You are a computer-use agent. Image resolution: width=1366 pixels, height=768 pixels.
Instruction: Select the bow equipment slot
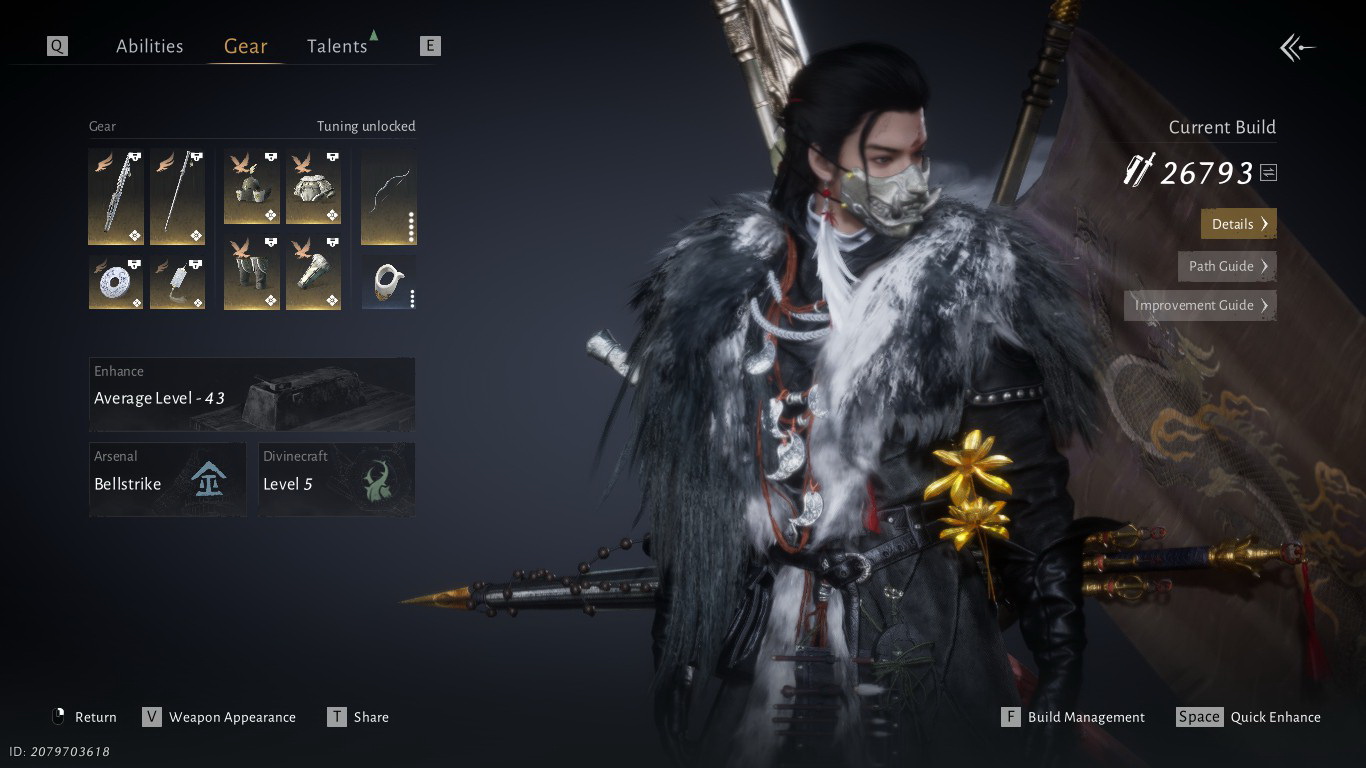[x=388, y=197]
